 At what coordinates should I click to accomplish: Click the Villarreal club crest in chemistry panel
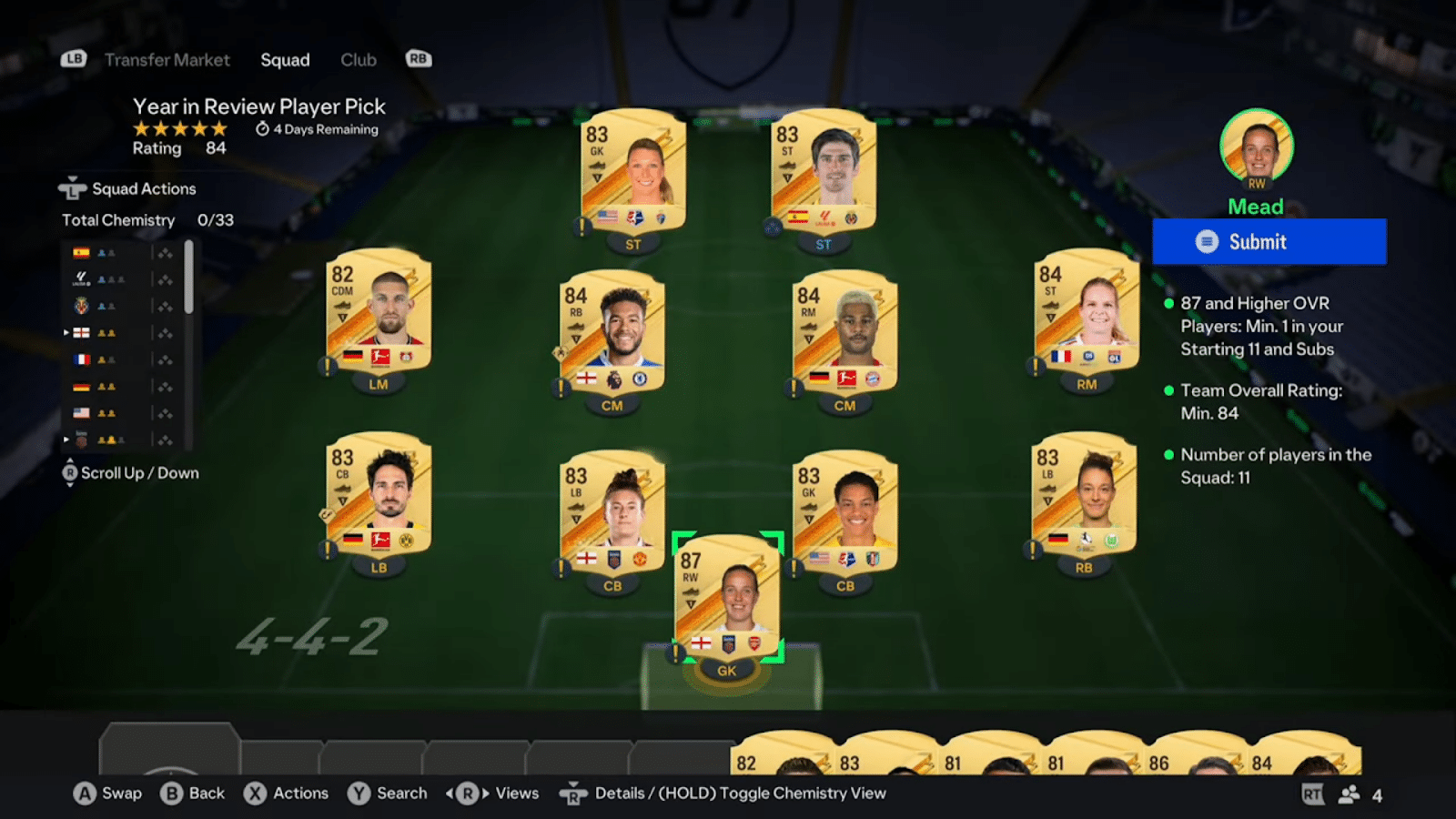coord(81,306)
